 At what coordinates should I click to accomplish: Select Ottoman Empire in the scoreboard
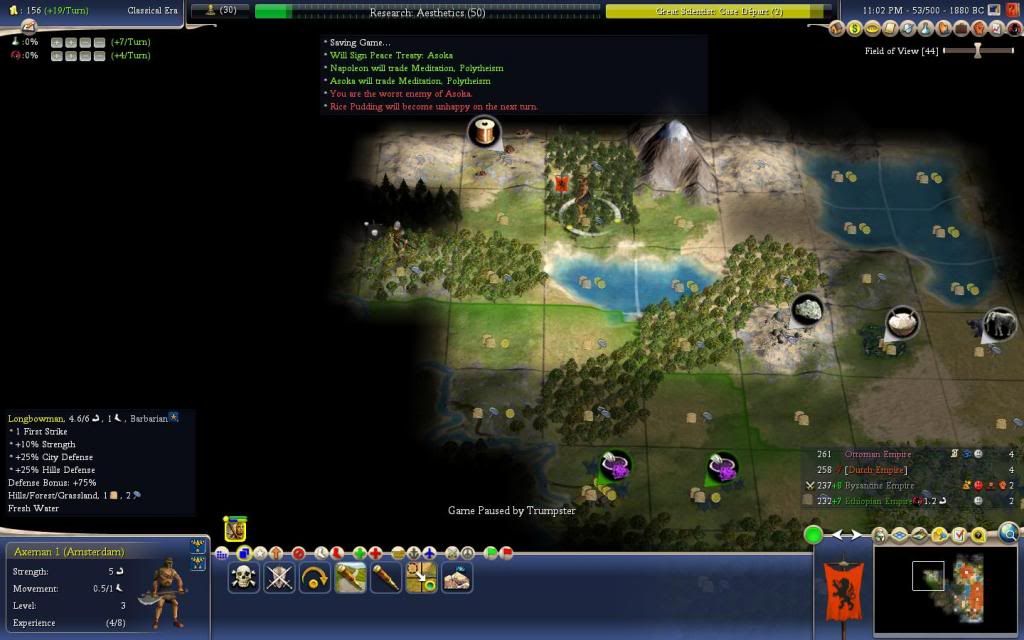(x=864, y=454)
